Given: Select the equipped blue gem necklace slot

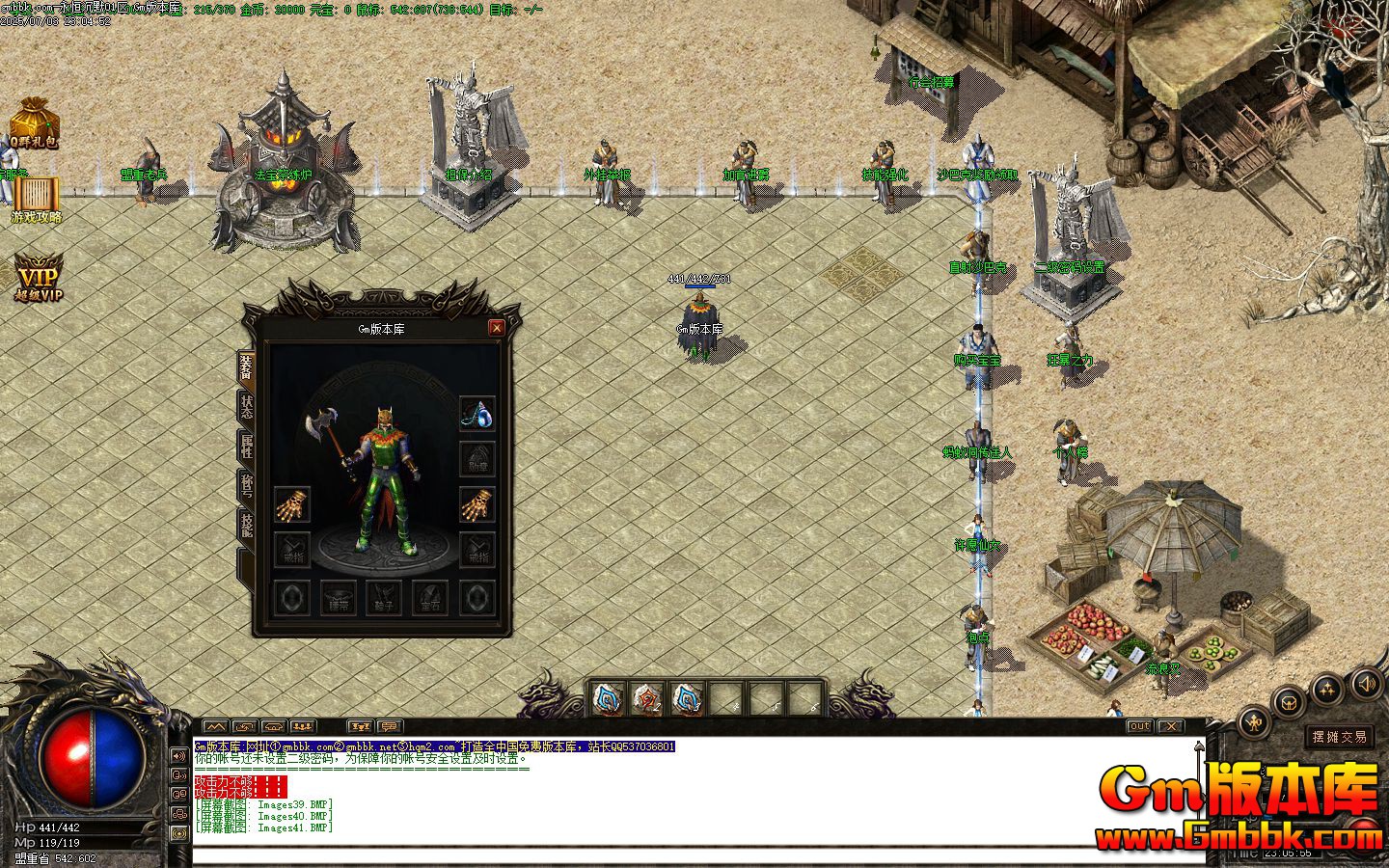Looking at the screenshot, I should coord(477,413).
